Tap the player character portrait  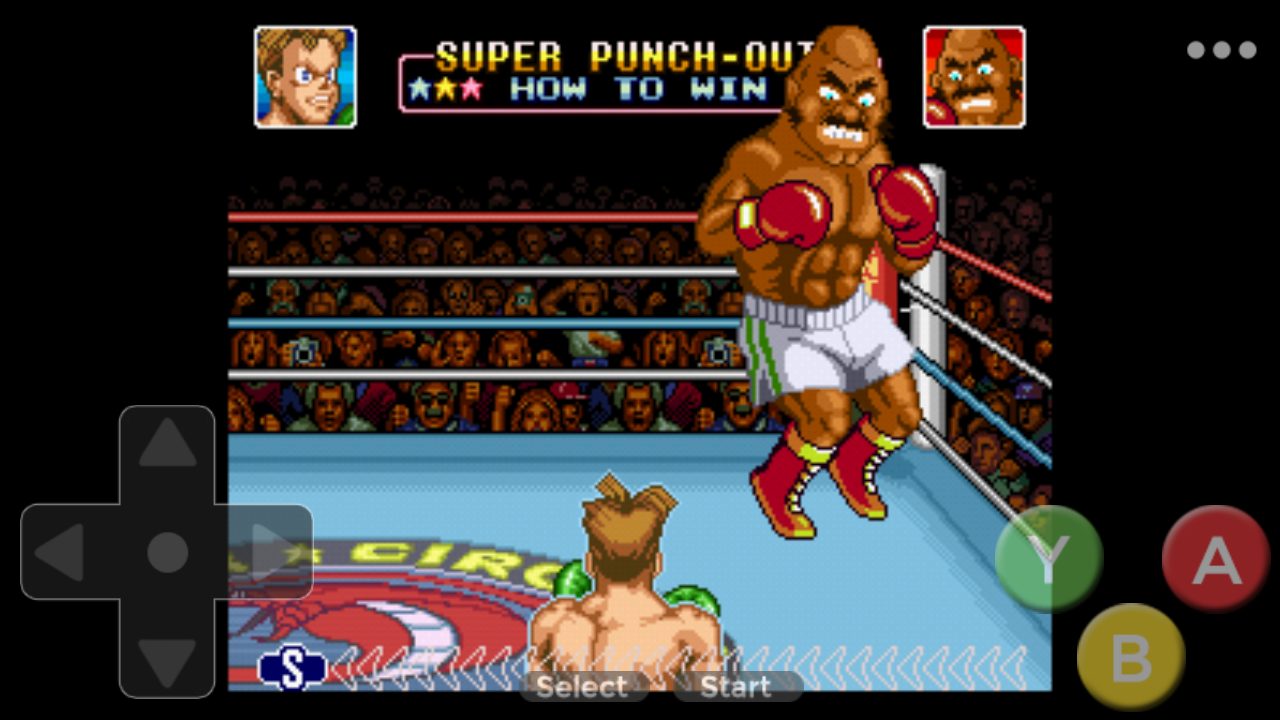[303, 76]
